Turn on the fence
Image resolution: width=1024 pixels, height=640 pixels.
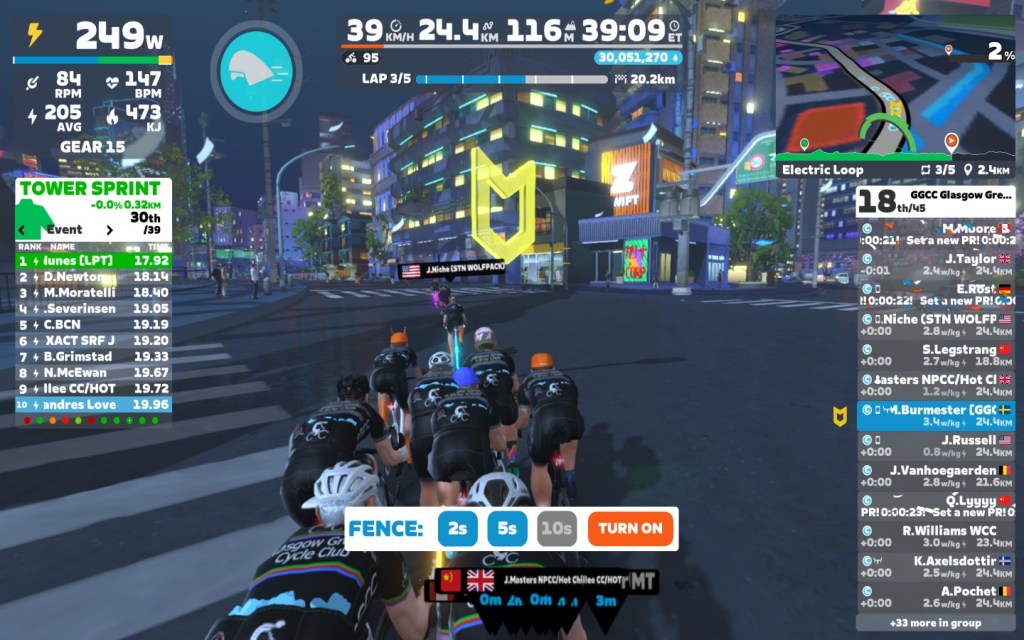click(630, 528)
